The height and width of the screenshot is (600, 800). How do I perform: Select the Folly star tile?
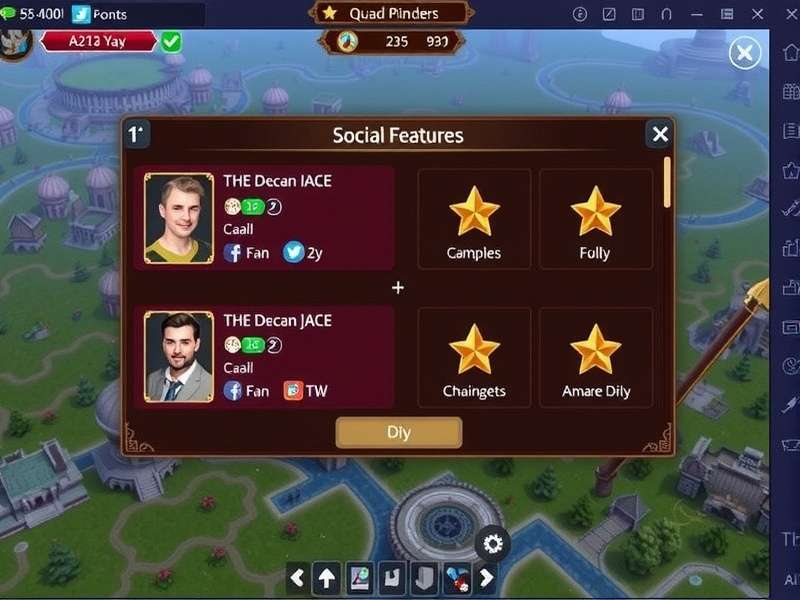click(595, 219)
